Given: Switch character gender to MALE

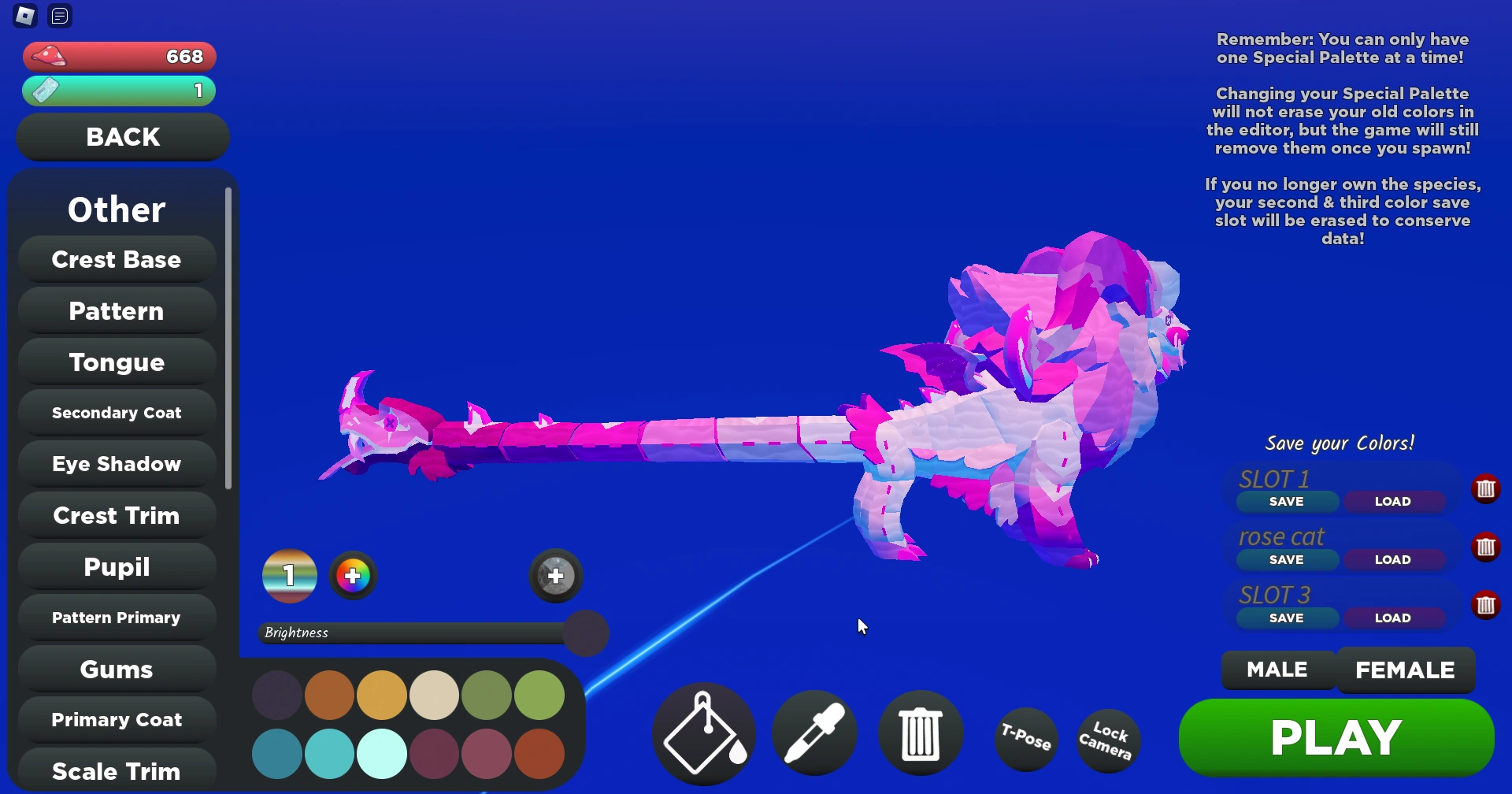Looking at the screenshot, I should click(x=1276, y=670).
